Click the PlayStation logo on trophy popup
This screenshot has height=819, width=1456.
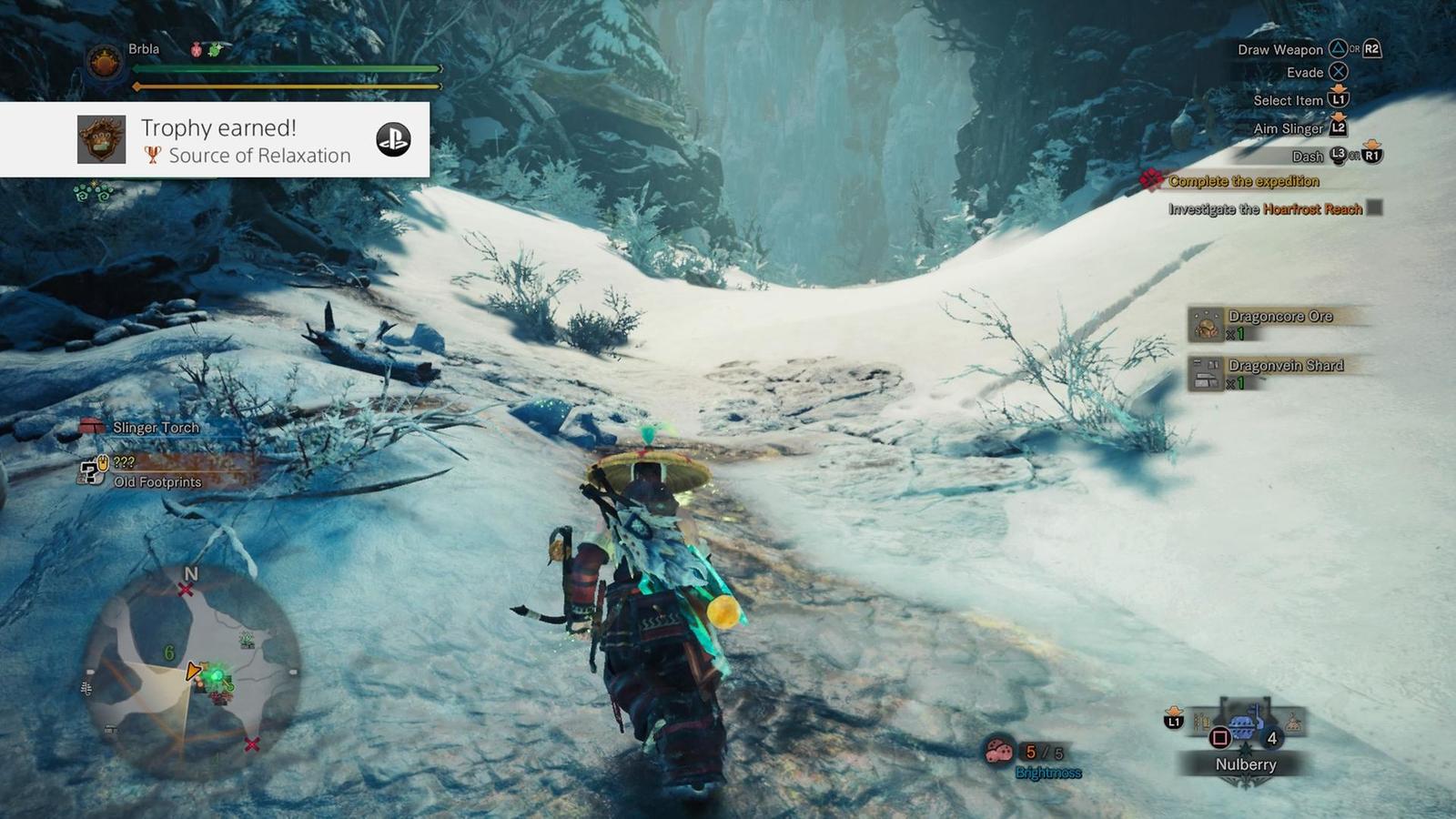click(393, 139)
